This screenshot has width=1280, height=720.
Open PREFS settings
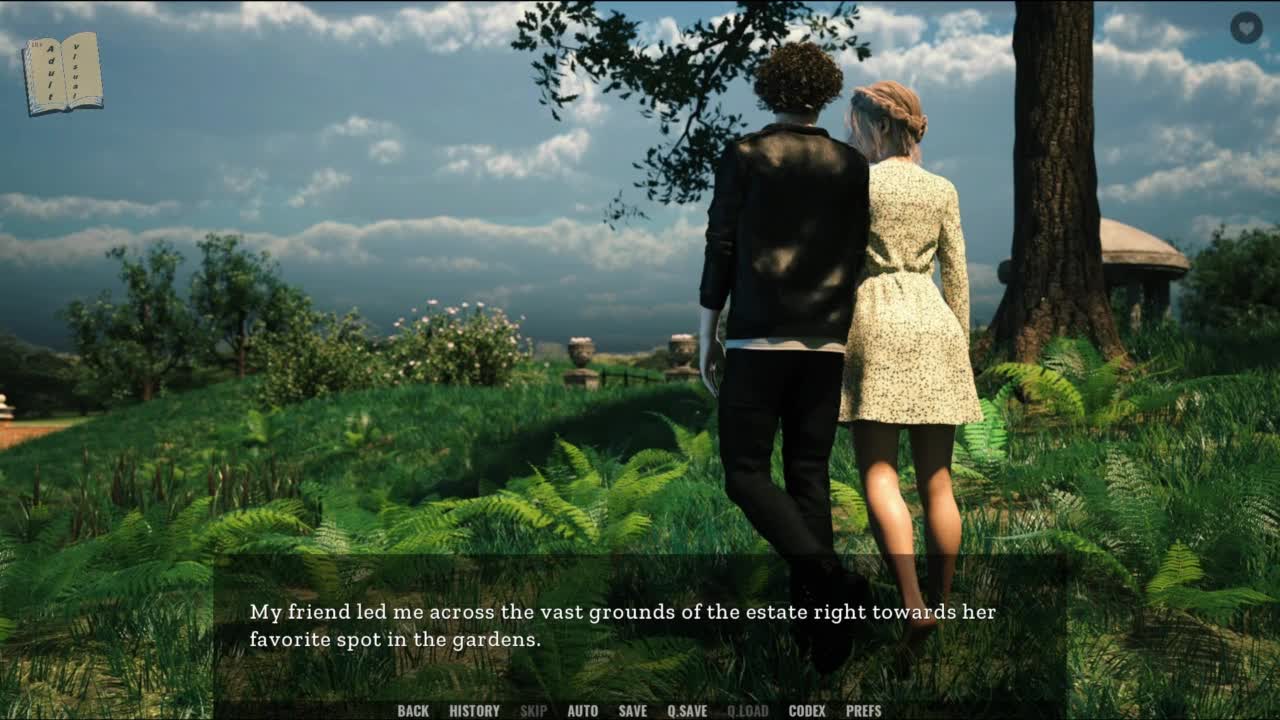863,711
